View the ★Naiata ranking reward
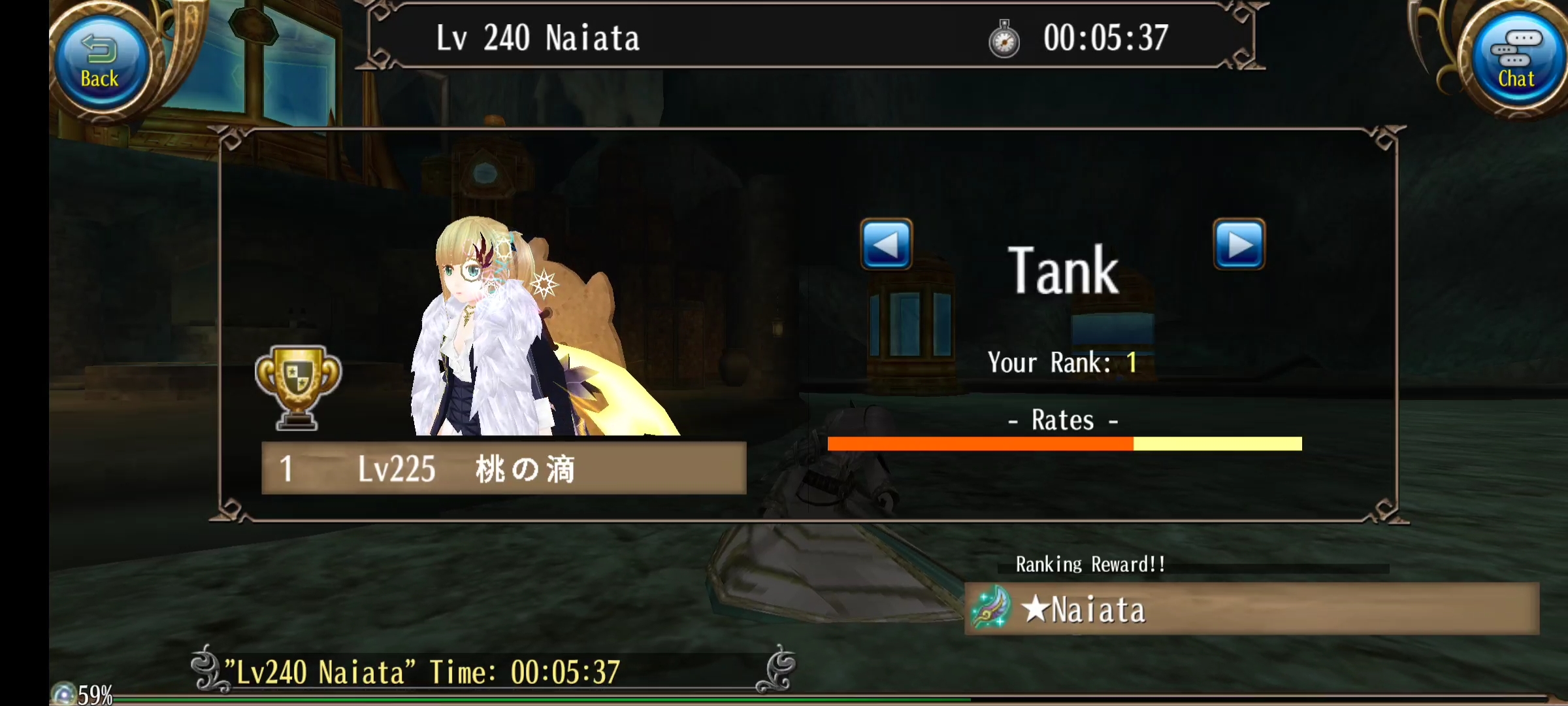 (1250, 609)
